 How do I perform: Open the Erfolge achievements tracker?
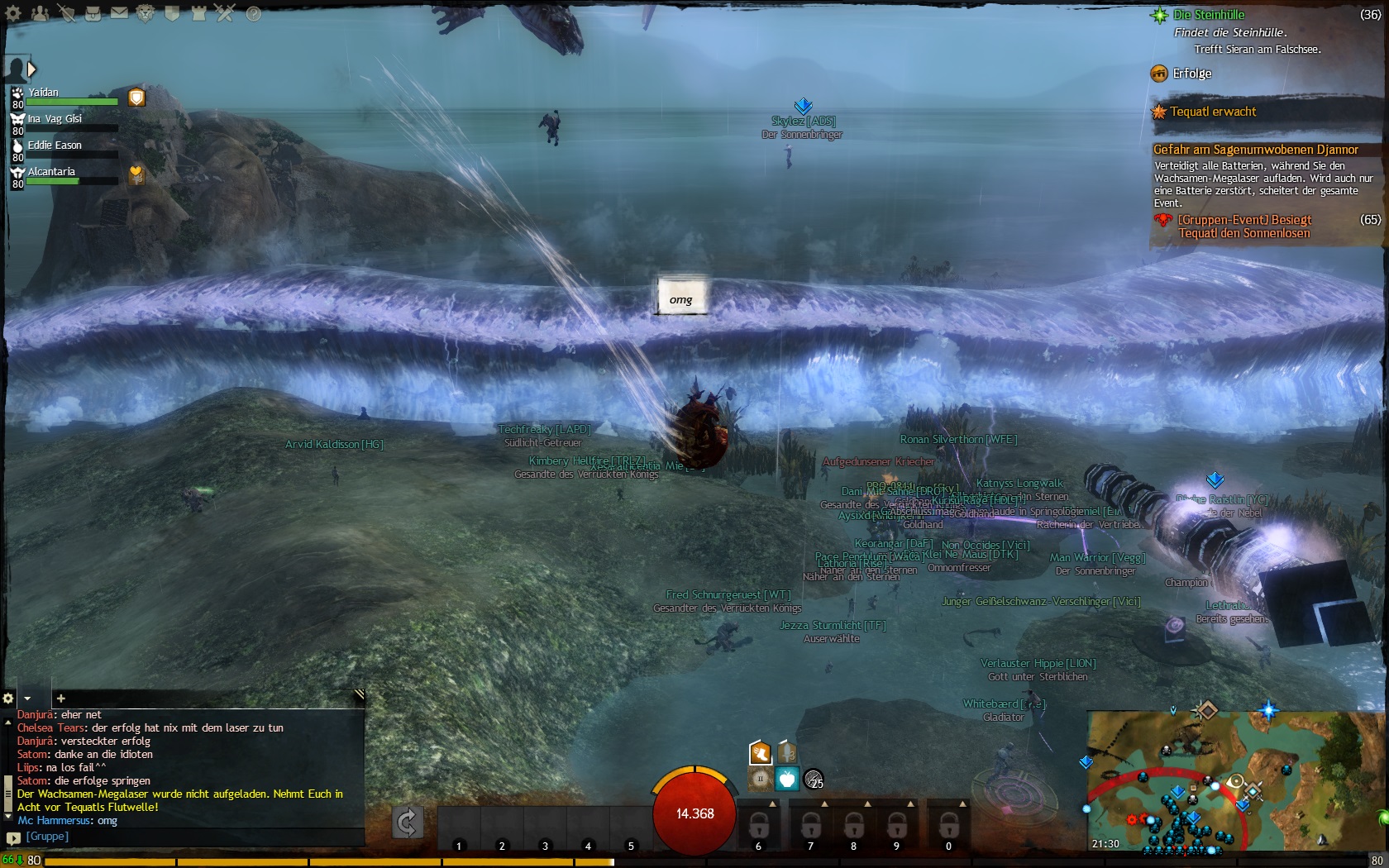[x=1191, y=74]
